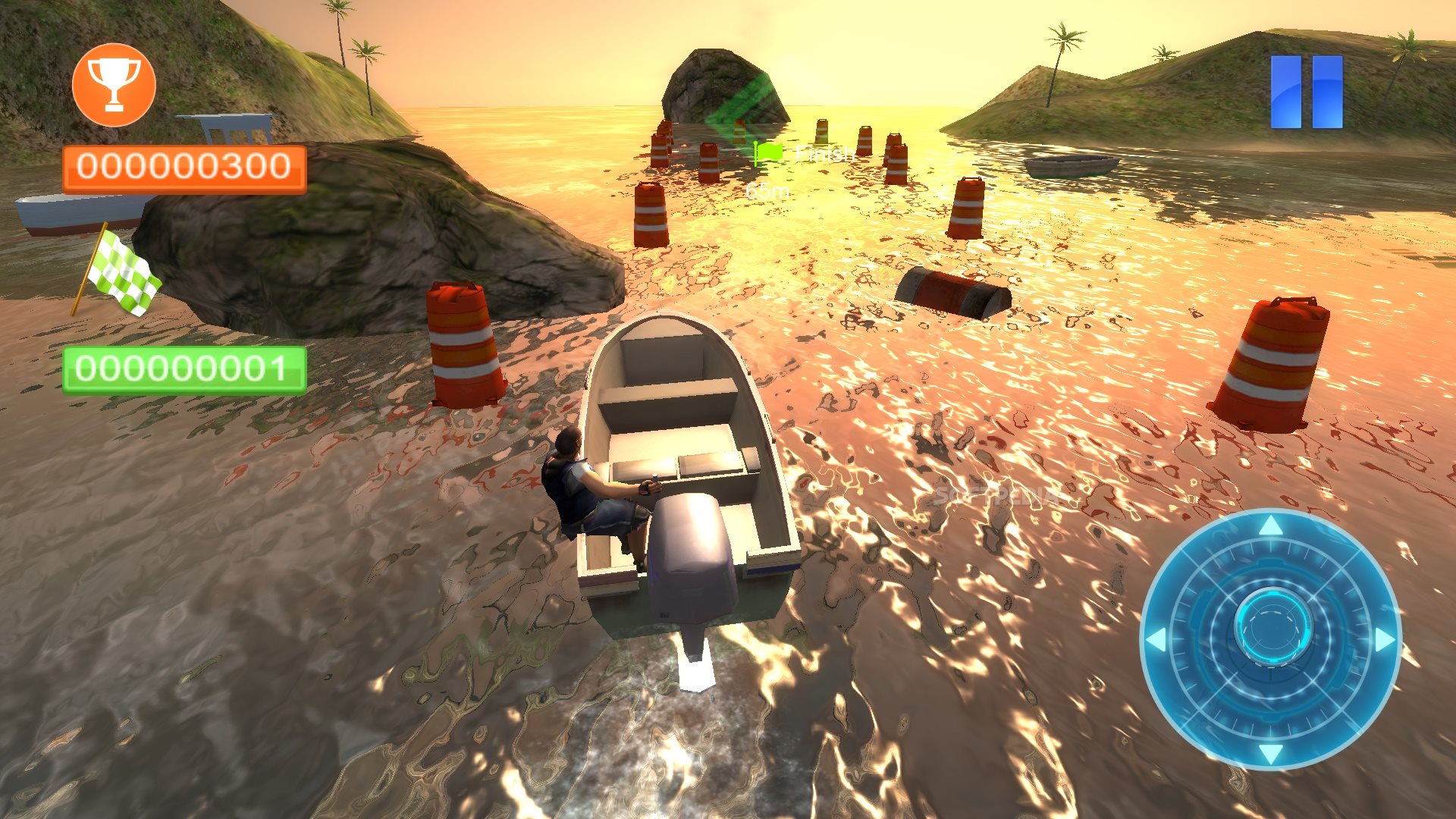This screenshot has width=1456, height=819.
Task: Click the glowing center knob of the joystick
Action: 1272,628
